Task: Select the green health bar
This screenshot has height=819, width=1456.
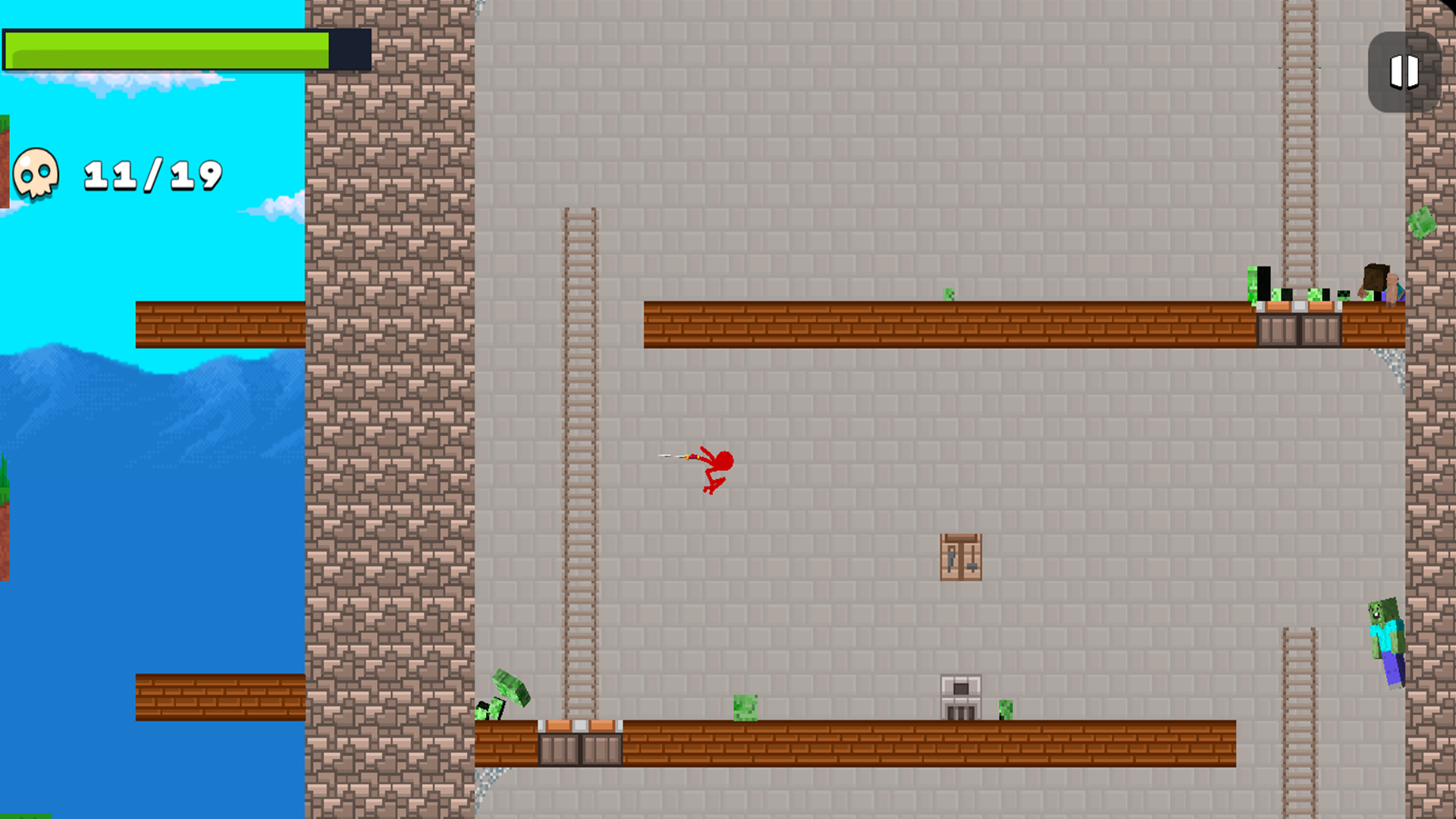Action: point(167,49)
